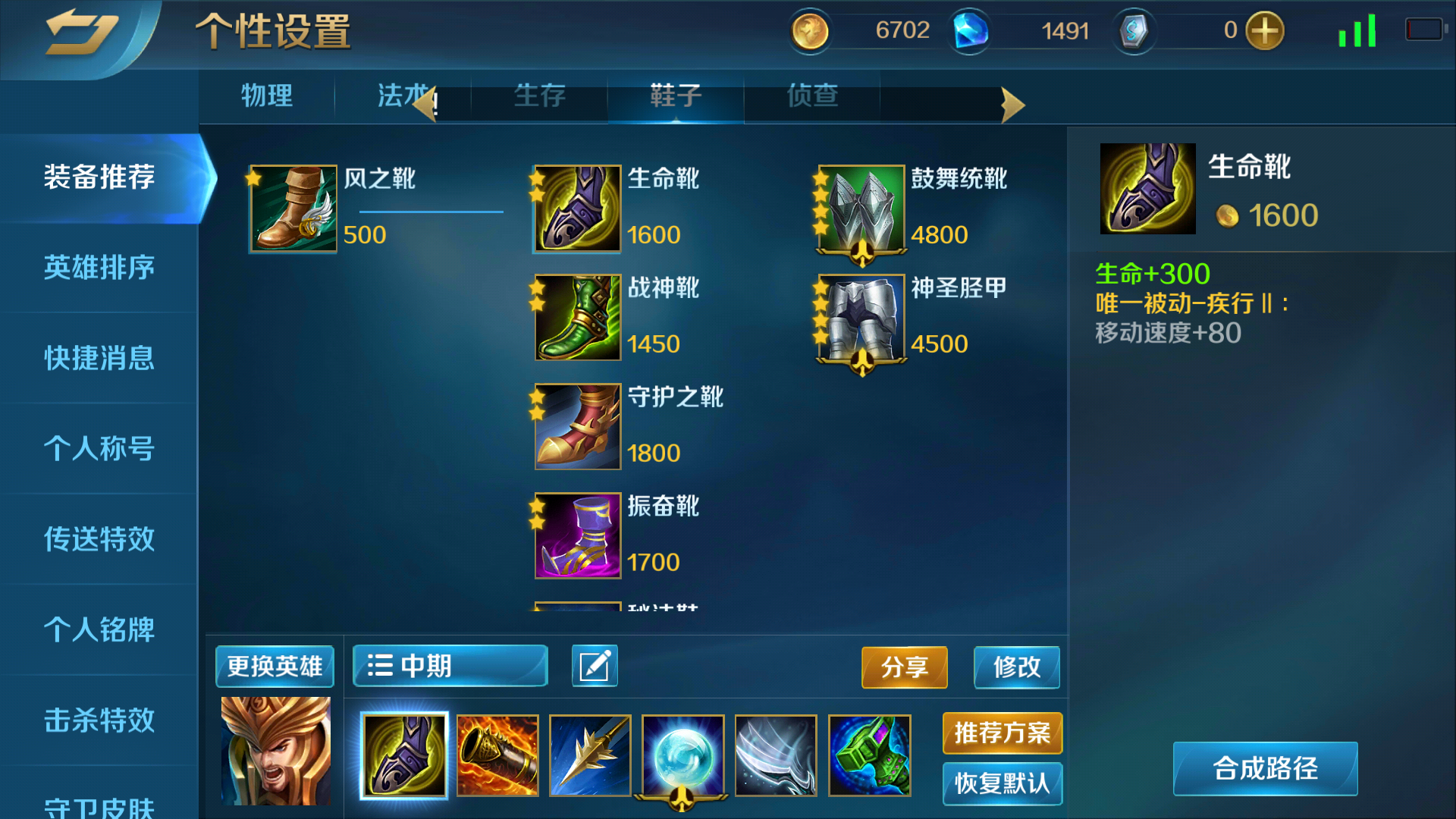Open the 侦查 category tab
This screenshot has width=1456, height=819.
coord(811,96)
